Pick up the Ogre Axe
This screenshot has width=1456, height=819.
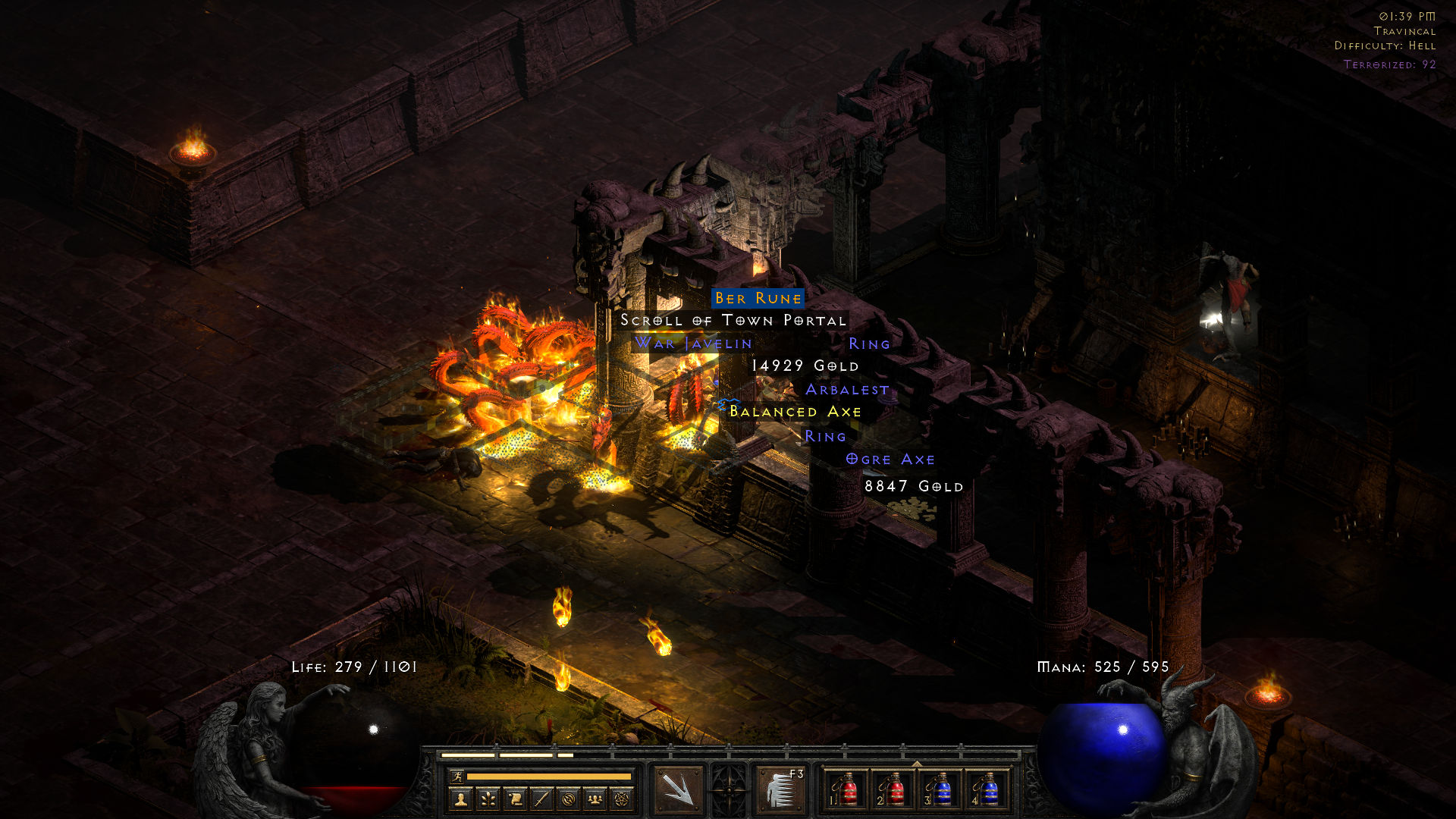coord(890,460)
